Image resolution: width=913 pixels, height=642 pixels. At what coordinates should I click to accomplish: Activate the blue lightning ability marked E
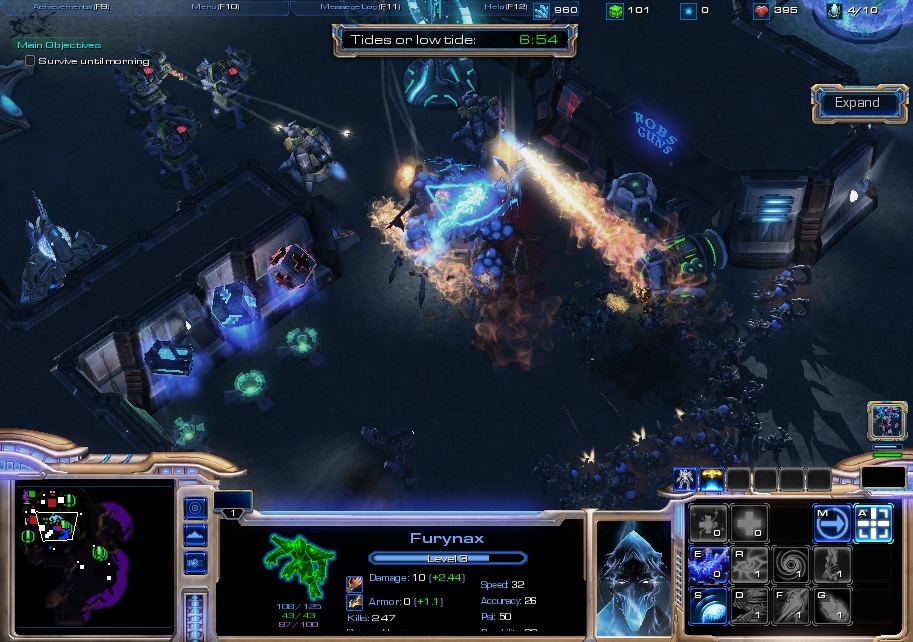pyautogui.click(x=707, y=565)
